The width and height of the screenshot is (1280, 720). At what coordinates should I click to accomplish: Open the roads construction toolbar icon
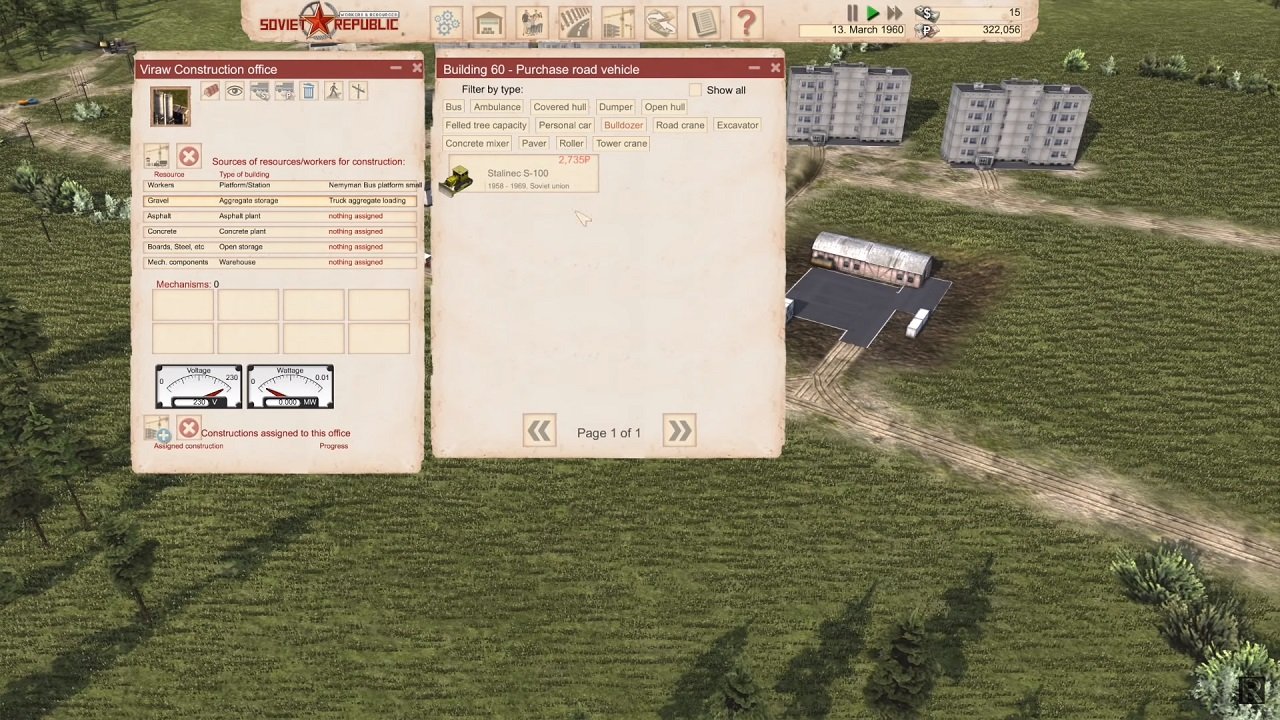(575, 21)
